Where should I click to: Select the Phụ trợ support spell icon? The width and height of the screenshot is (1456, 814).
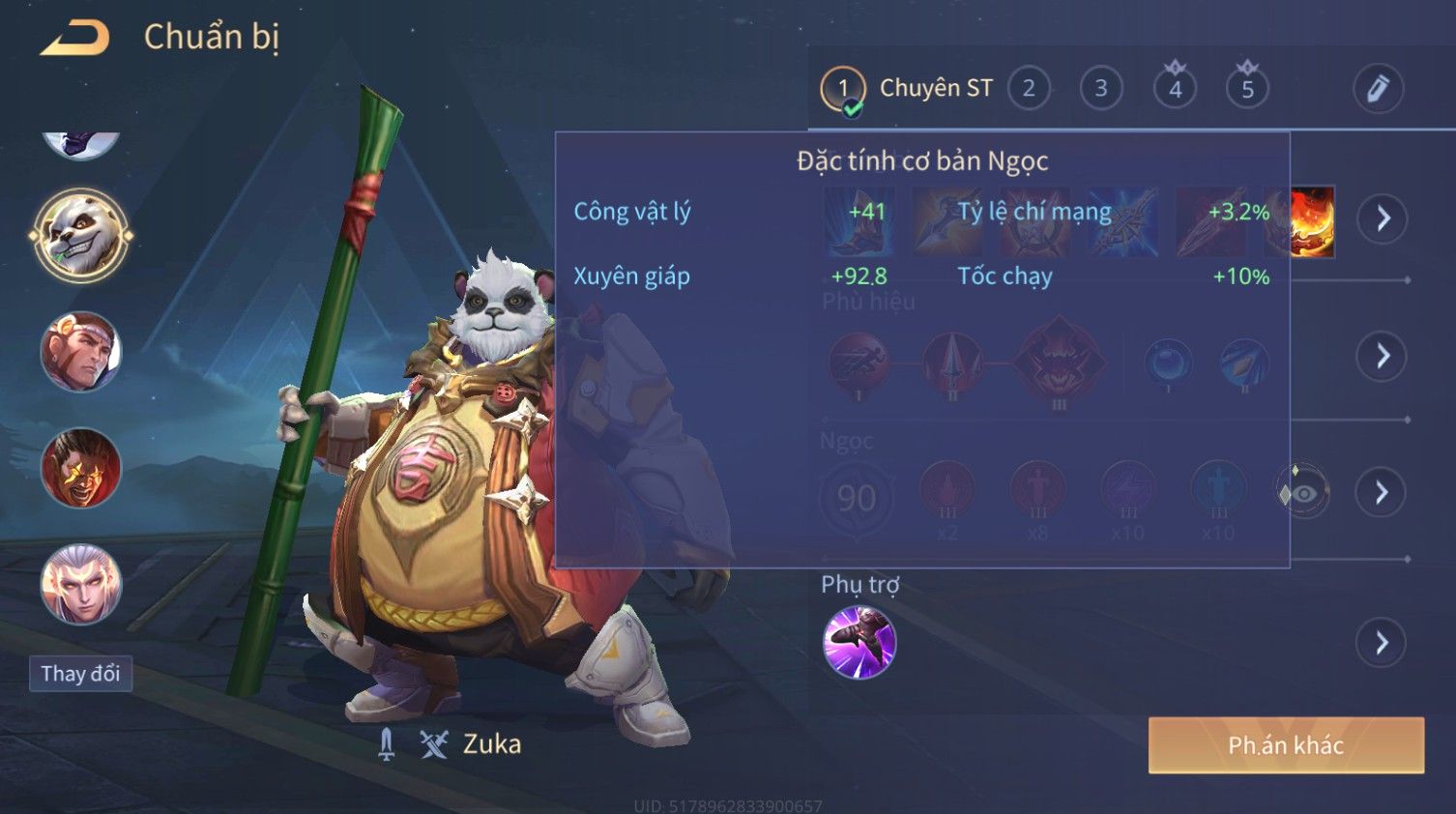pyautogui.click(x=859, y=643)
